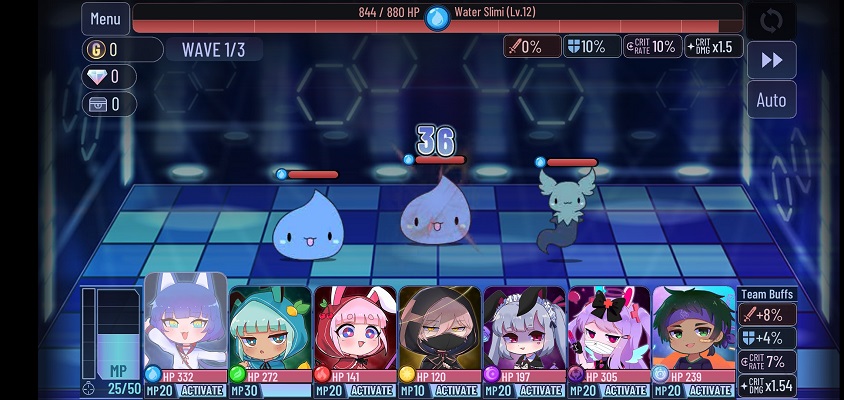844x400 pixels.
Task: Click the circular arrows swap icon
Action: click(771, 20)
